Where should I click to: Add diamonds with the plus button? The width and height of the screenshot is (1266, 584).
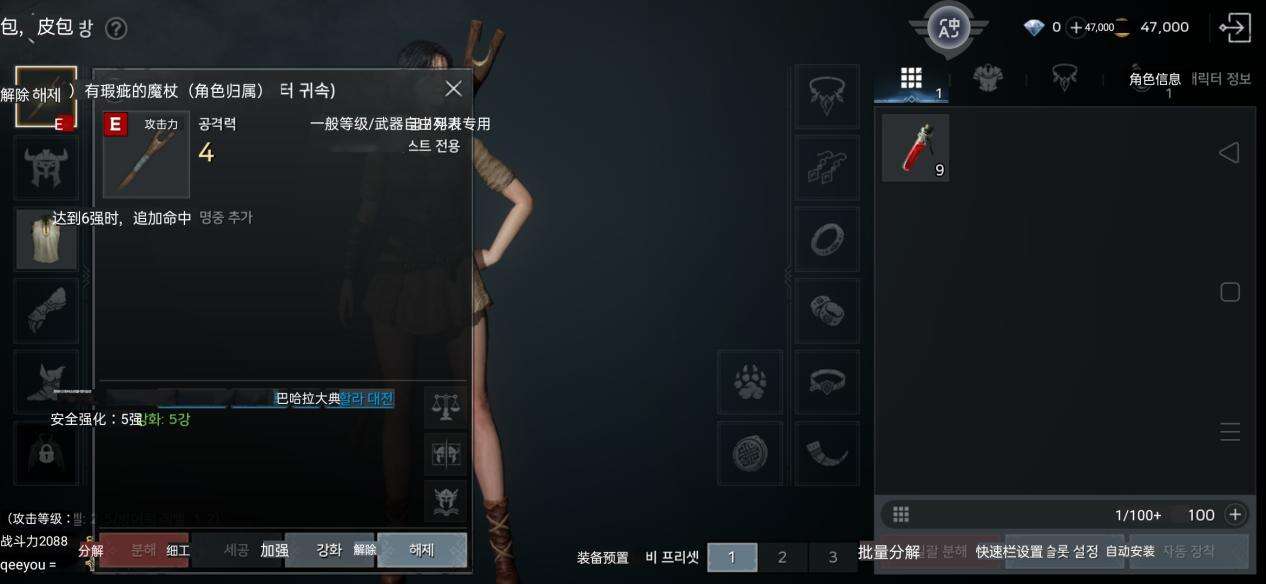pos(1076,27)
